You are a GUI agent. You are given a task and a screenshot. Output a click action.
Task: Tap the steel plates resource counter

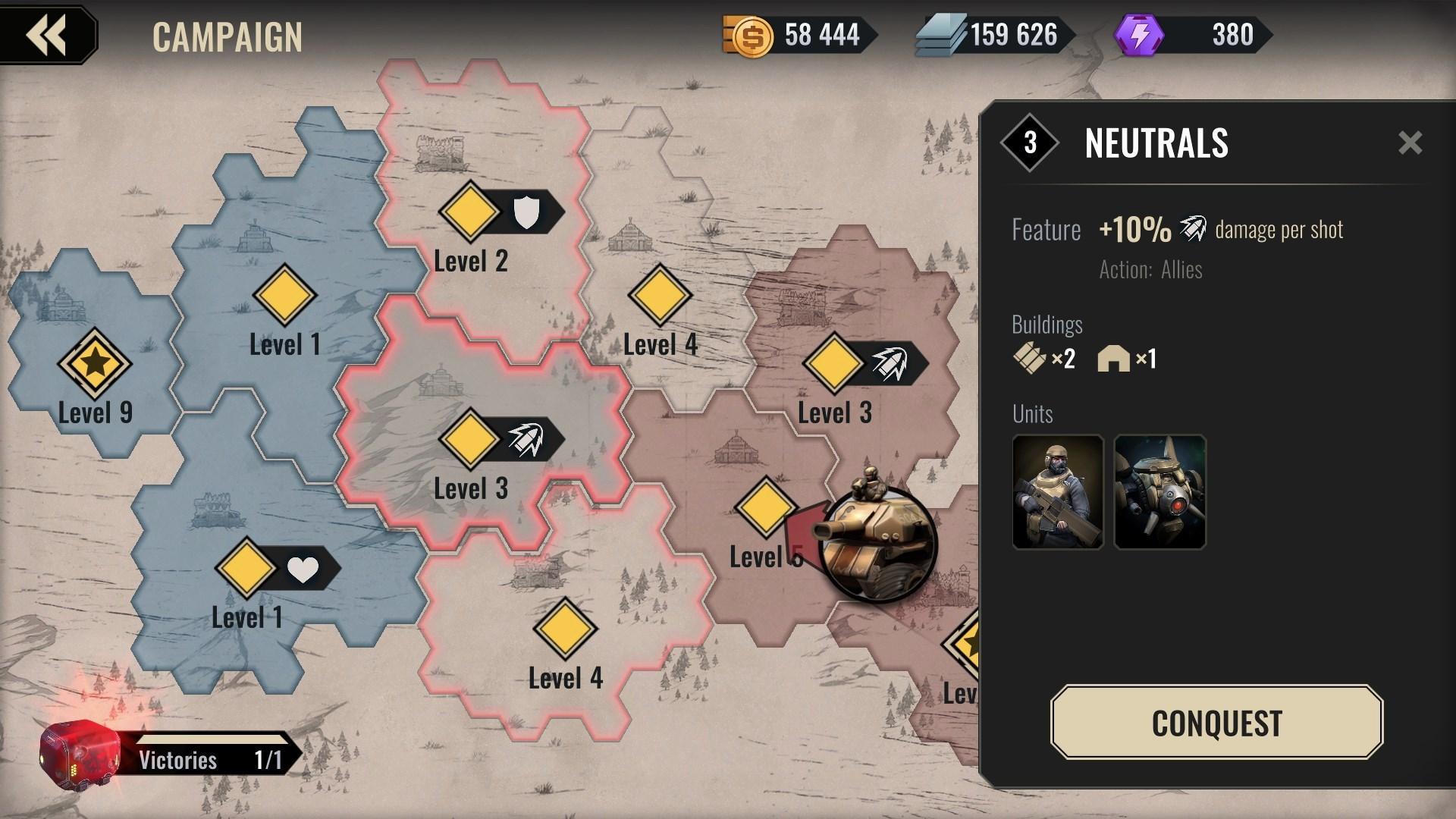pyautogui.click(x=993, y=35)
